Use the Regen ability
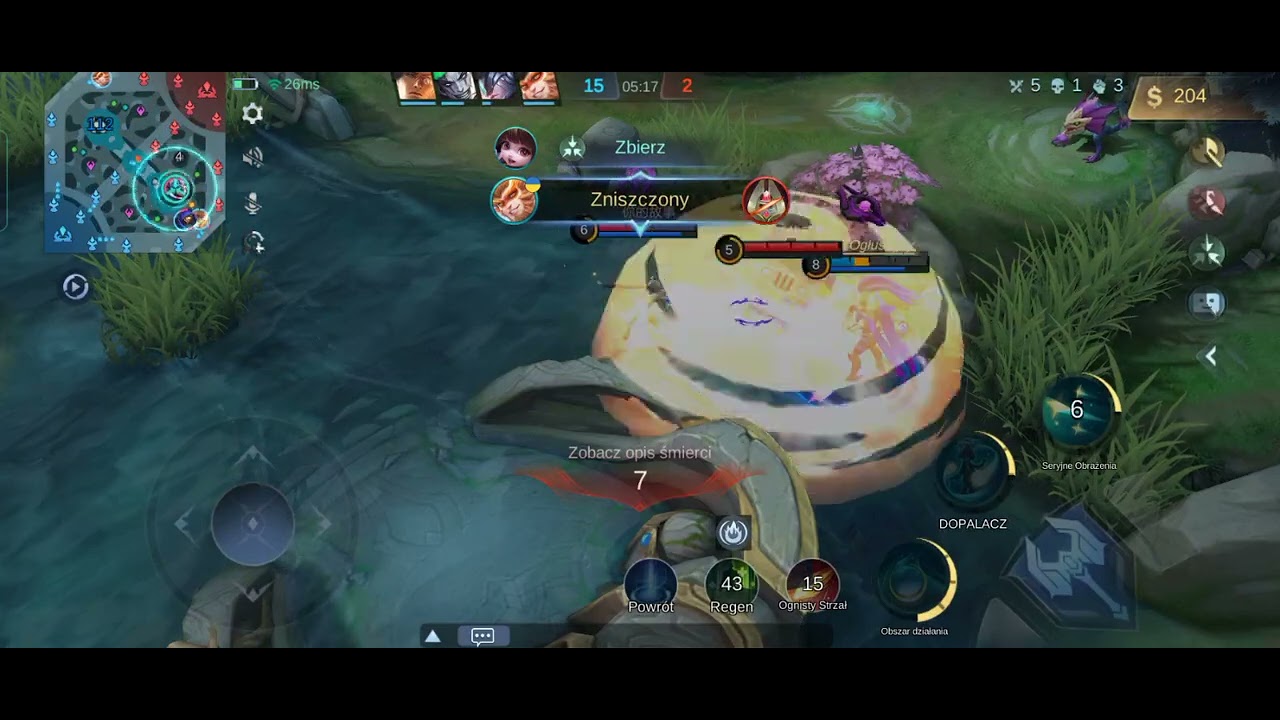The image size is (1280, 720). 731,583
